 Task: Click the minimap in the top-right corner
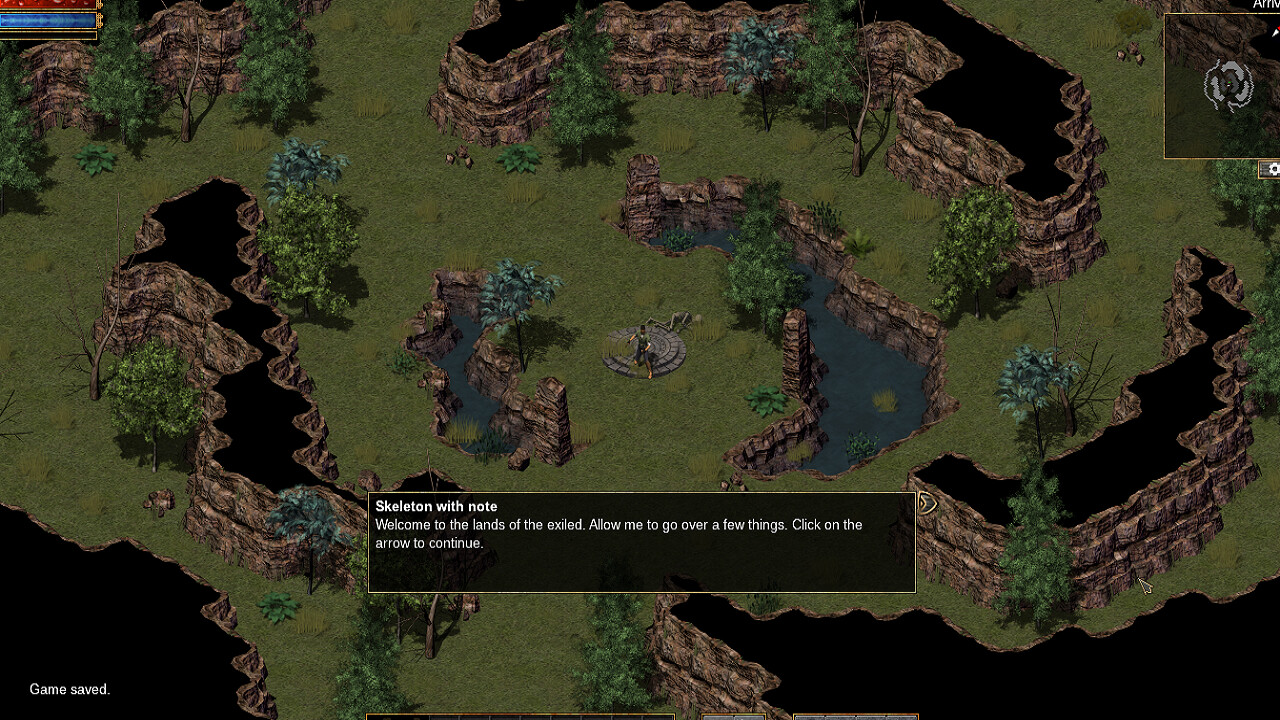click(x=1222, y=85)
